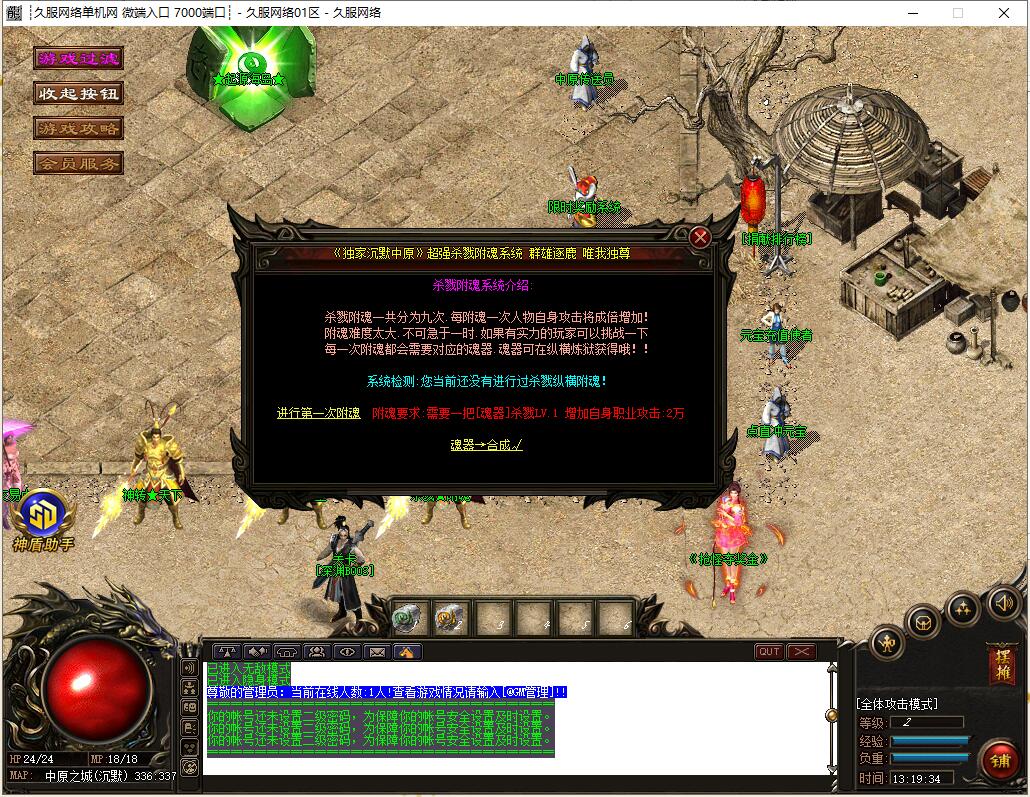This screenshot has width=1030, height=797.
Task: Open the 会员服务 member services
Action: tap(78, 162)
